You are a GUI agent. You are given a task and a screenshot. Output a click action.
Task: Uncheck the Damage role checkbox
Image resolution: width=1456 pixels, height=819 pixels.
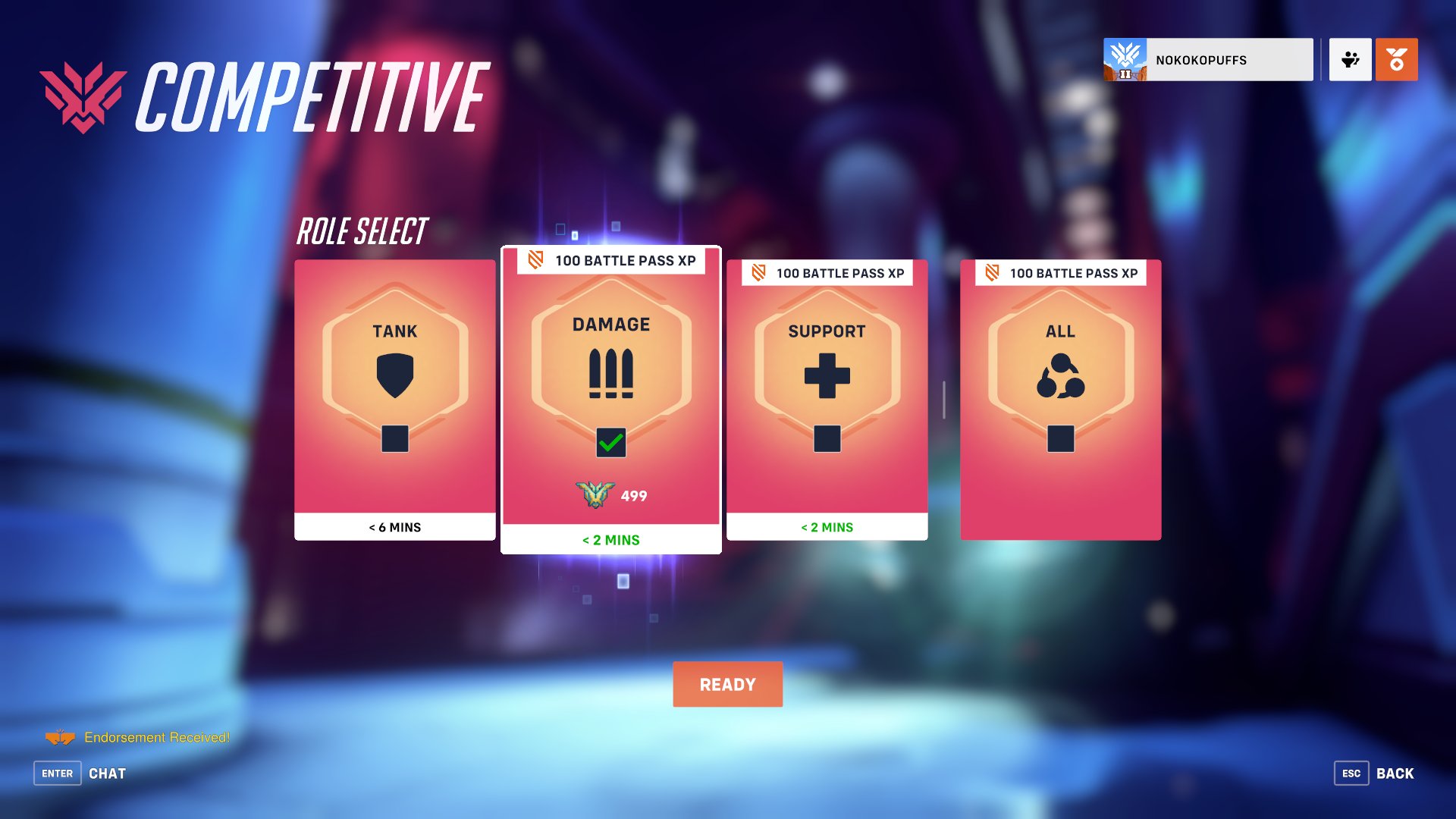(x=612, y=444)
